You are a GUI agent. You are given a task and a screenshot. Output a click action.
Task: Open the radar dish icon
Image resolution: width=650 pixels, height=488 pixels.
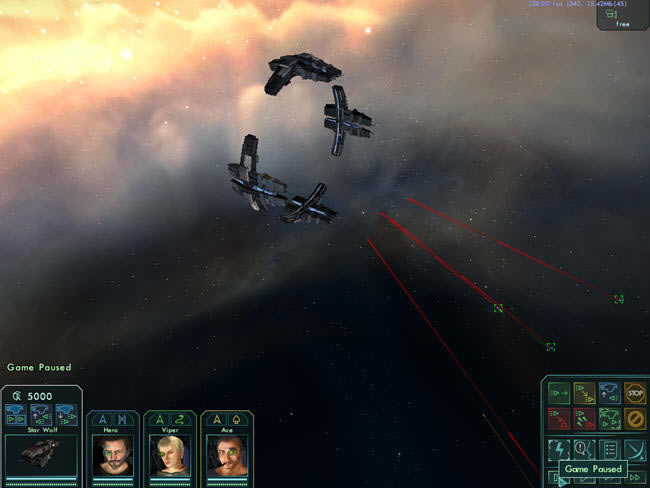635,448
